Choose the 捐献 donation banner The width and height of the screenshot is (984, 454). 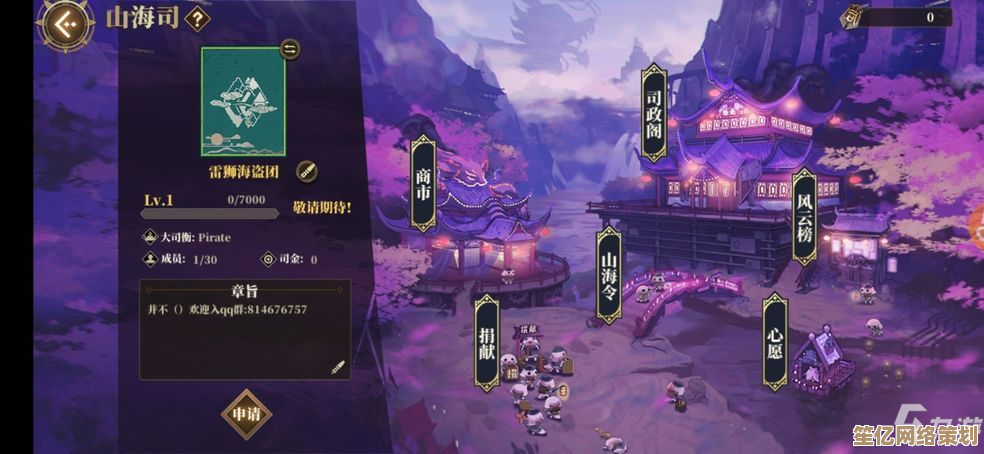tap(487, 343)
